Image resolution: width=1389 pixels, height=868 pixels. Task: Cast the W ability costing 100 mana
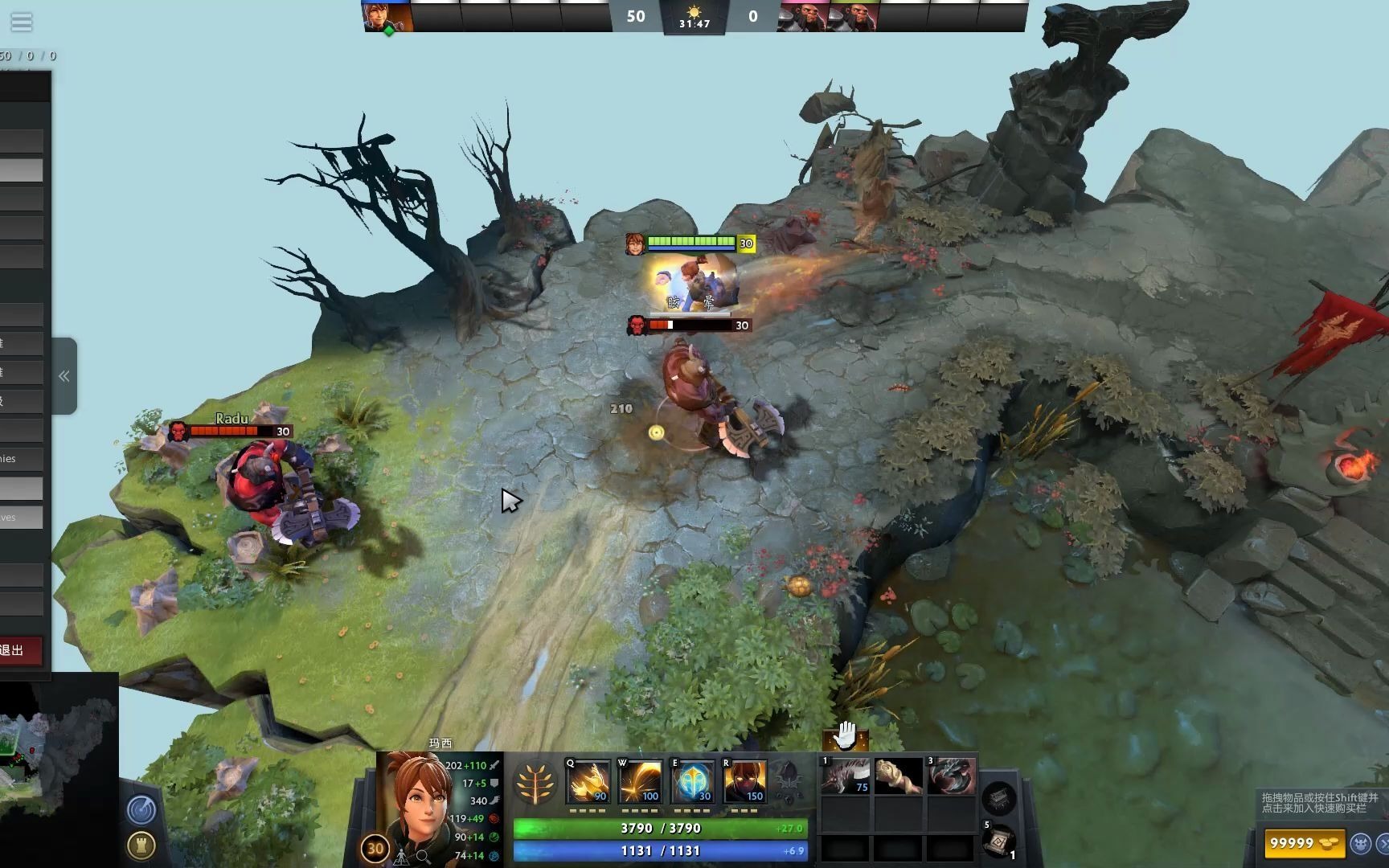pyautogui.click(x=641, y=782)
